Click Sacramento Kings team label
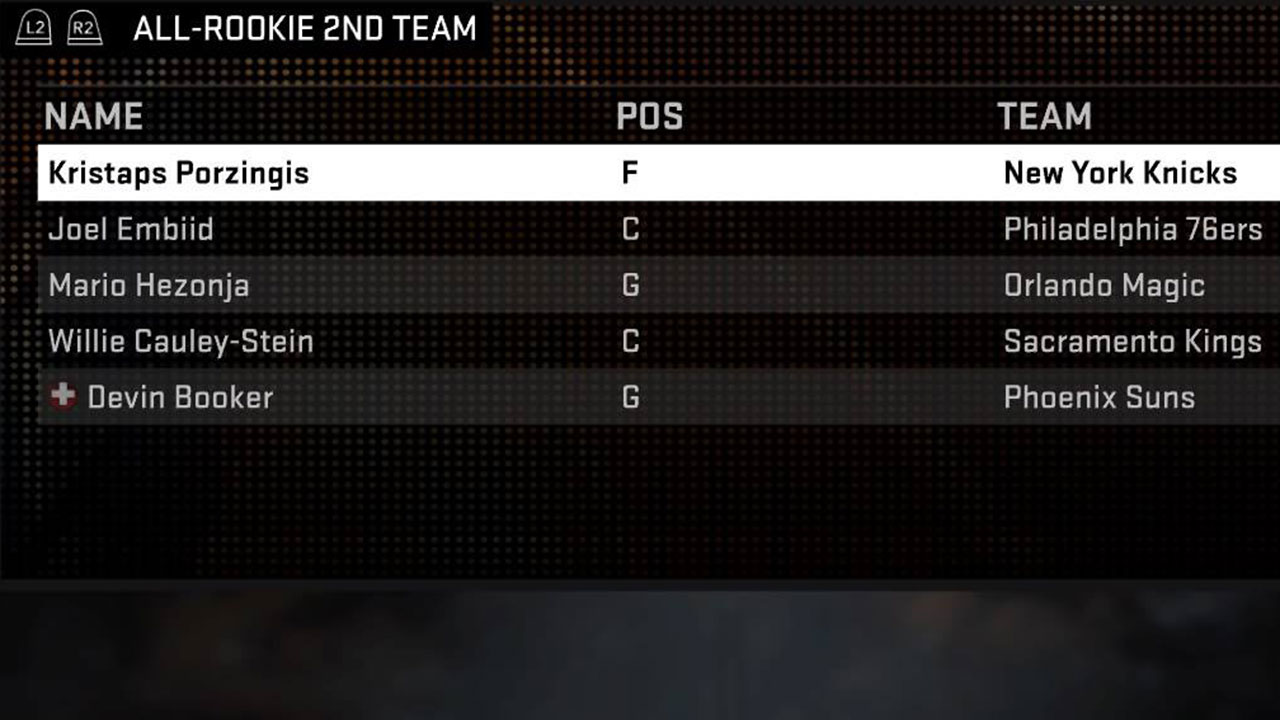This screenshot has width=1280, height=720. [x=1133, y=341]
